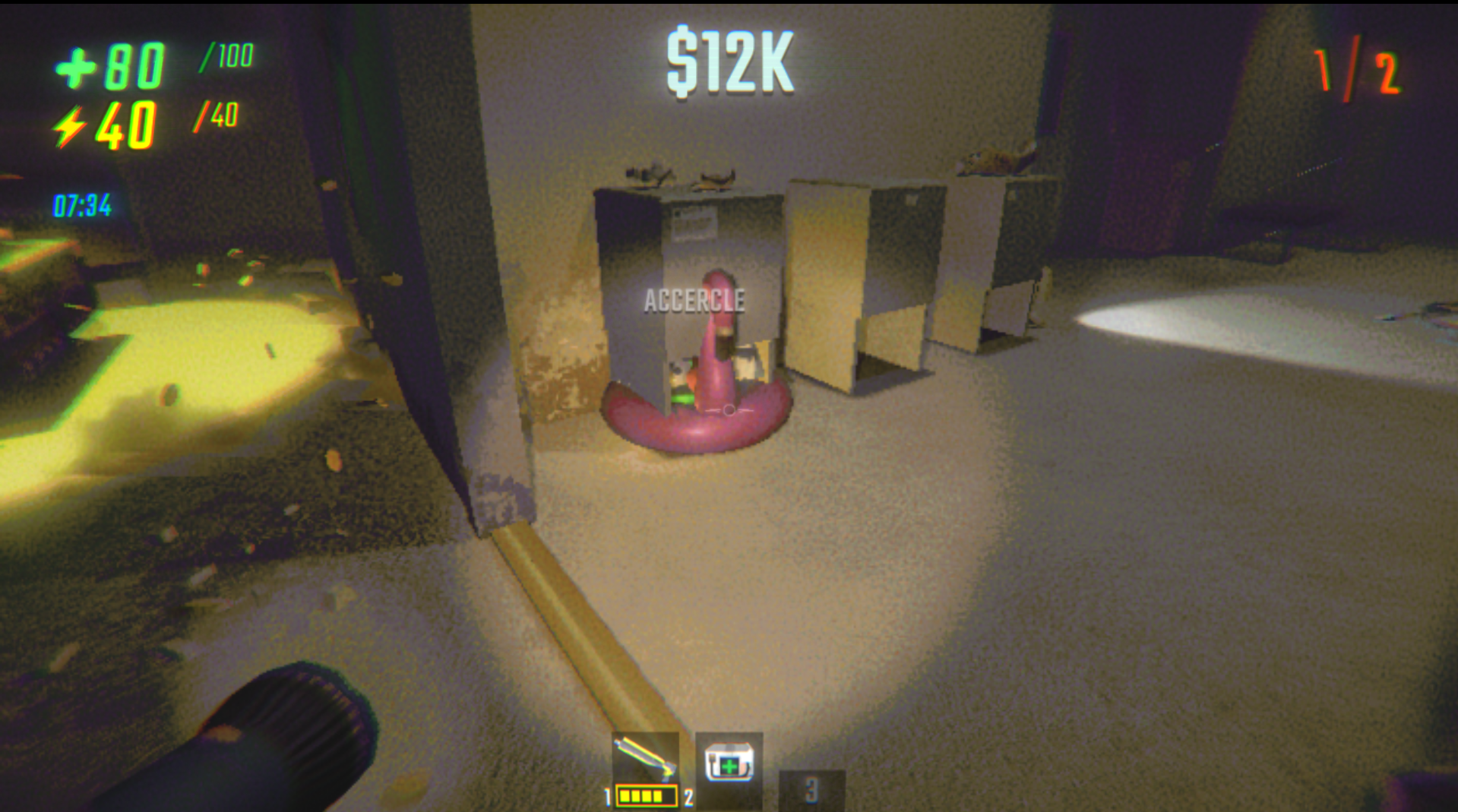Click the green plus on the medkit icon
Screen dimensions: 1458x812
(729, 766)
